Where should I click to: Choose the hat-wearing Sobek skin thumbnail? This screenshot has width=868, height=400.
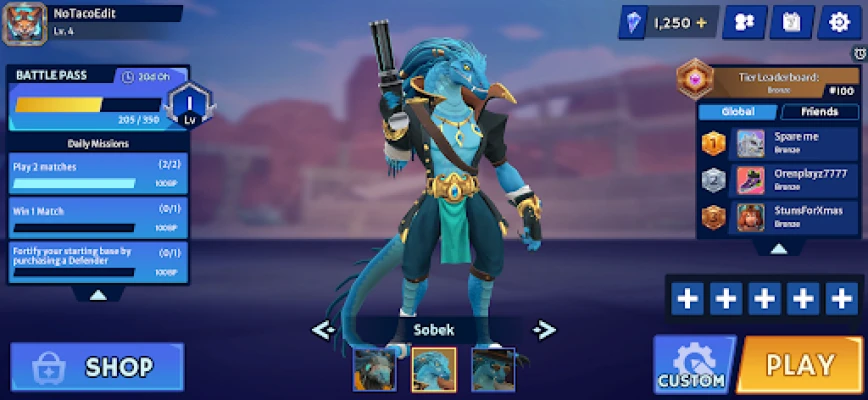(x=493, y=369)
